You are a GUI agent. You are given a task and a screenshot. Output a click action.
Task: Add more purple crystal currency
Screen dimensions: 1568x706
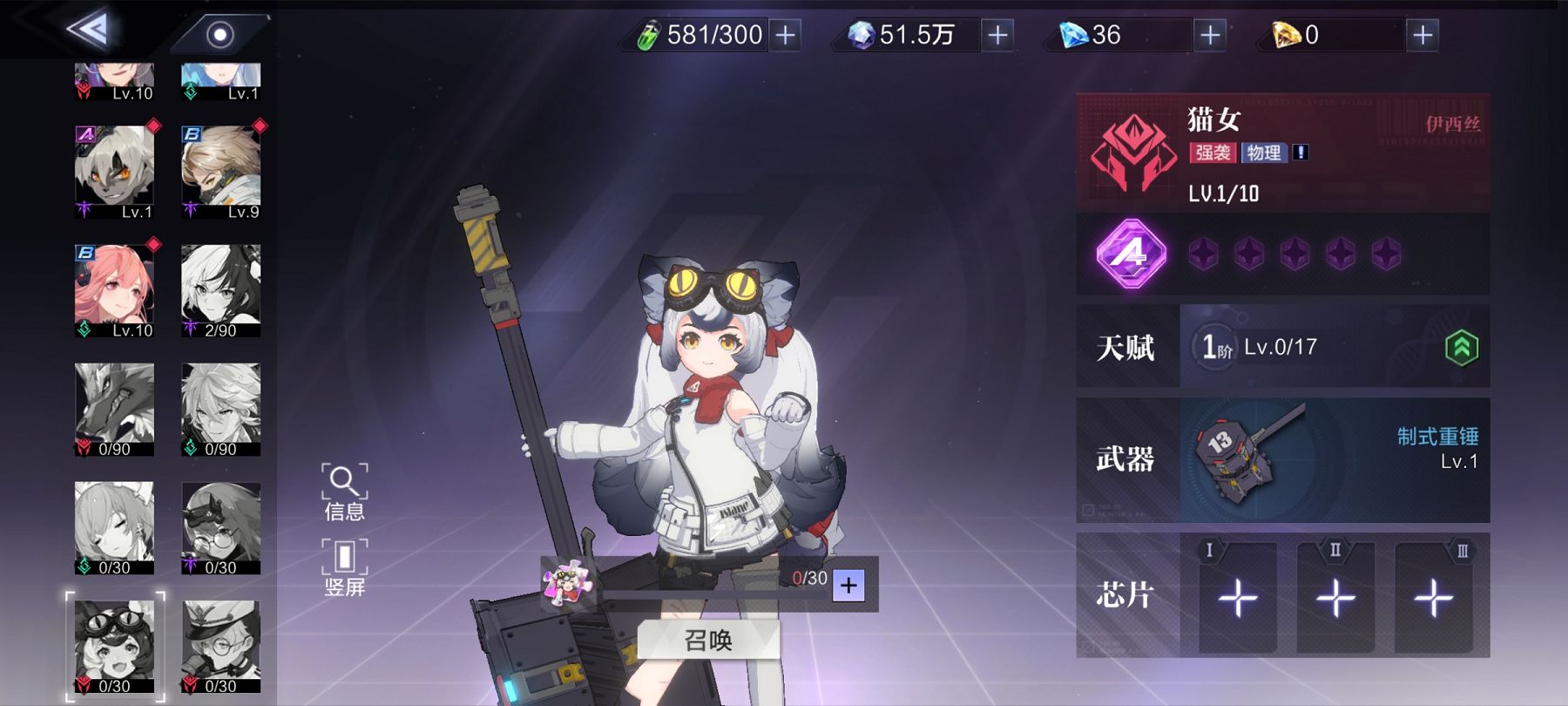pos(997,35)
